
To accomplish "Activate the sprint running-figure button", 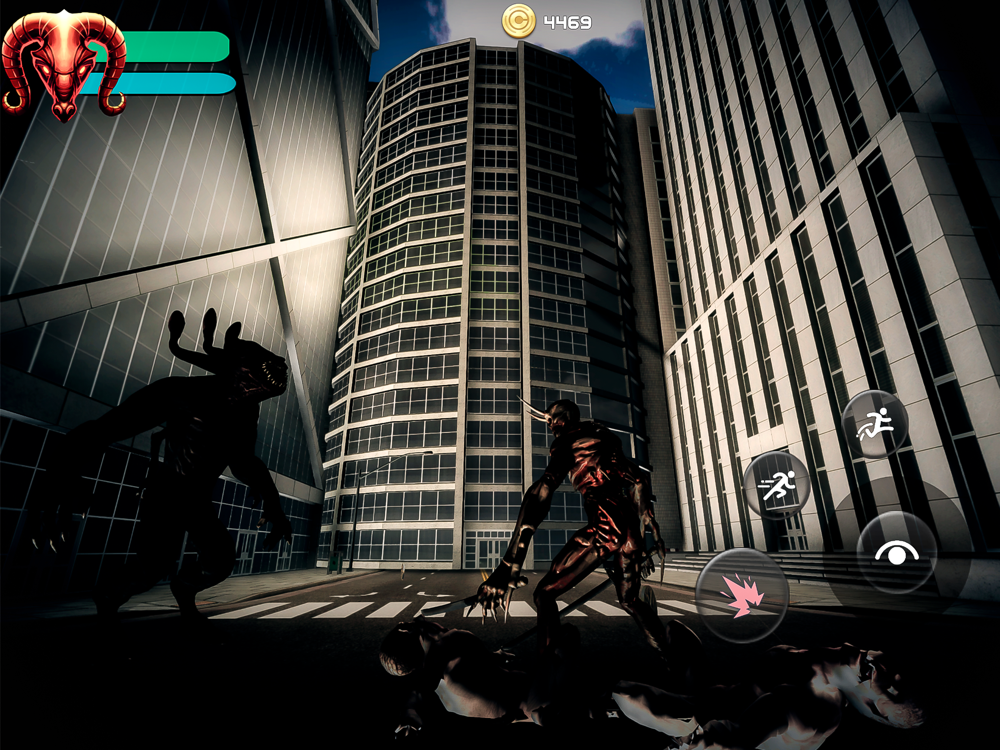I will click(776, 485).
